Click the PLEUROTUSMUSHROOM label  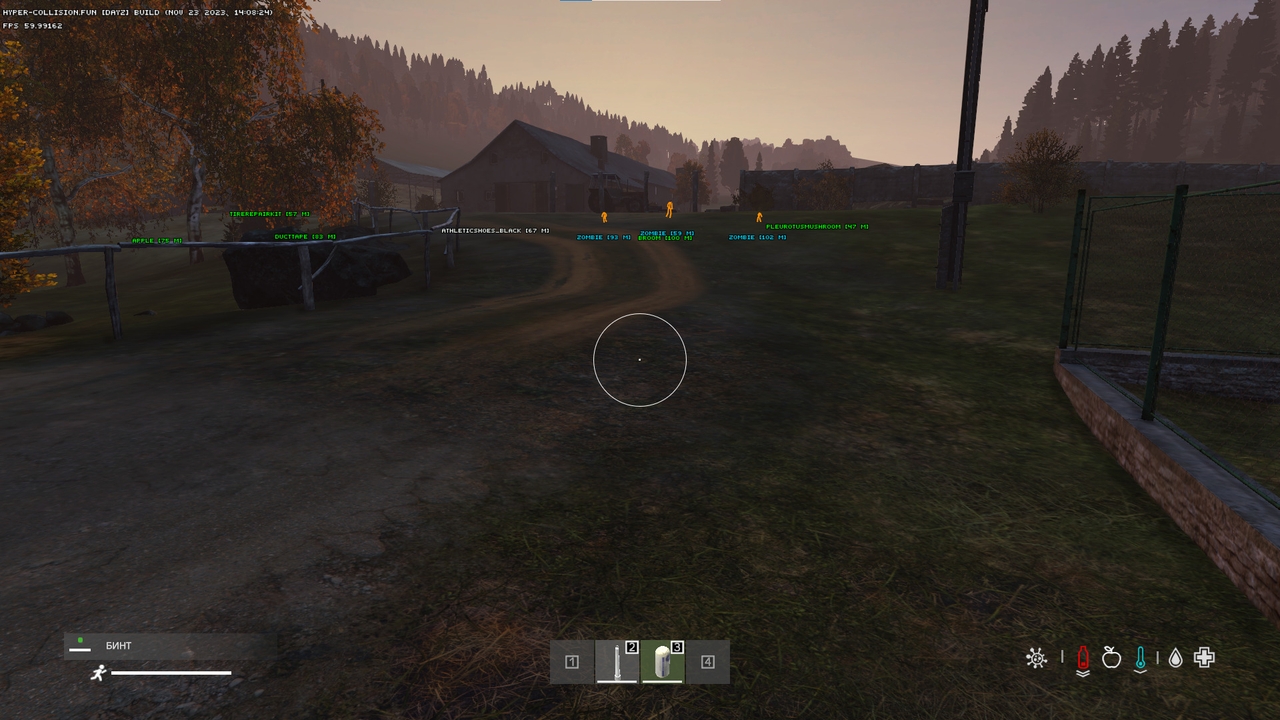816,226
